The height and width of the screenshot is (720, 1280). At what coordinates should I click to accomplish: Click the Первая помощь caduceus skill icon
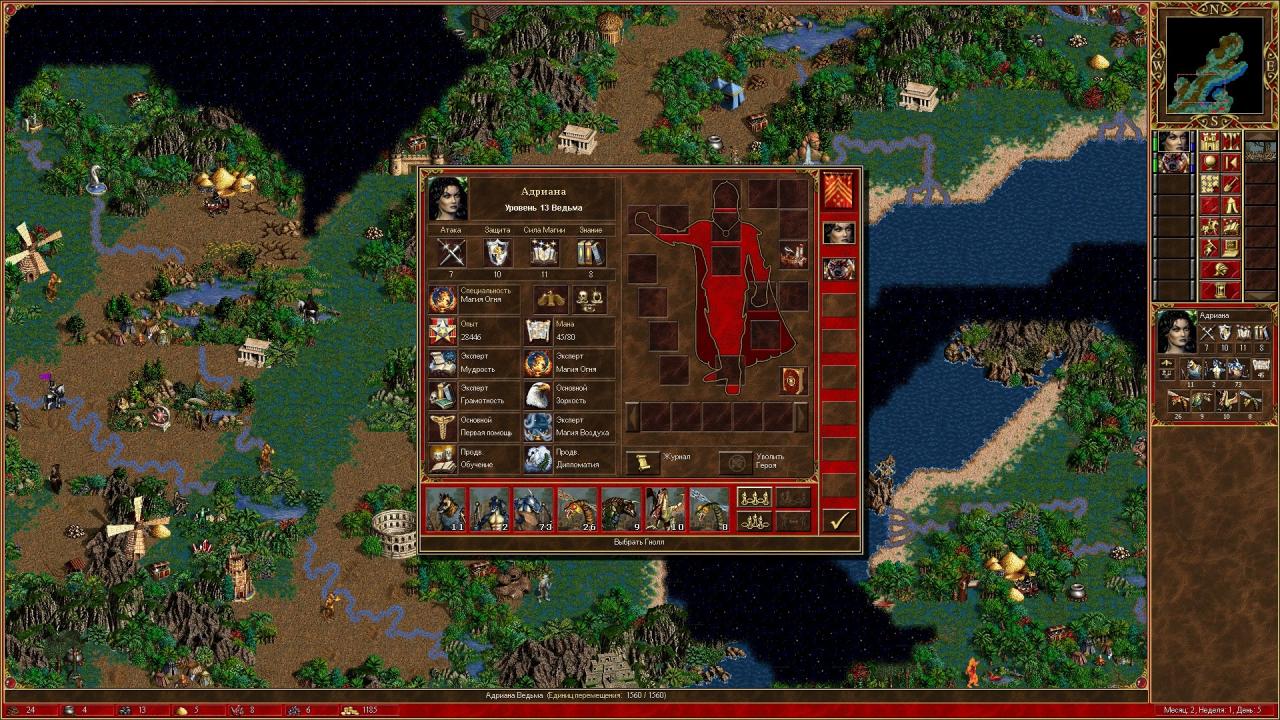(x=443, y=428)
